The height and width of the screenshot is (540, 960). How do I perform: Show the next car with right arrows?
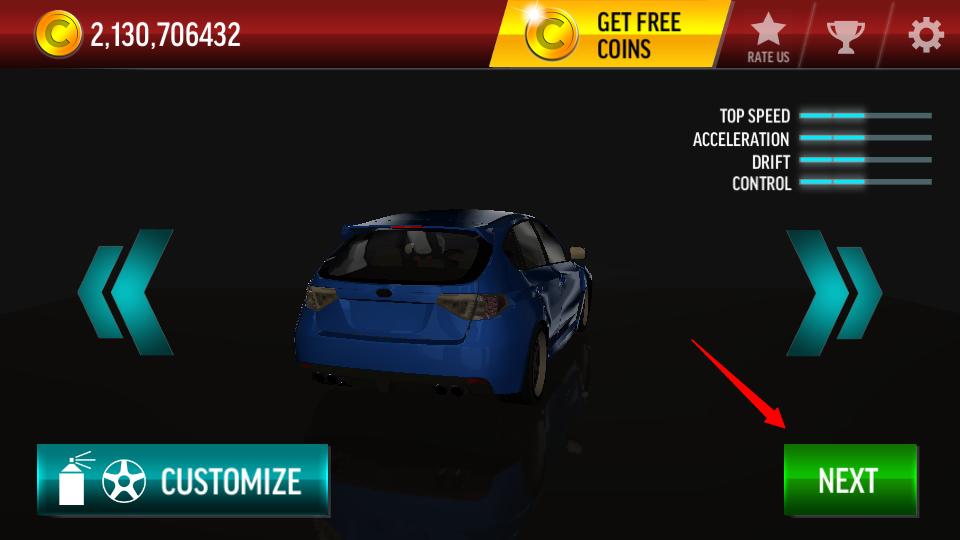[x=832, y=292]
